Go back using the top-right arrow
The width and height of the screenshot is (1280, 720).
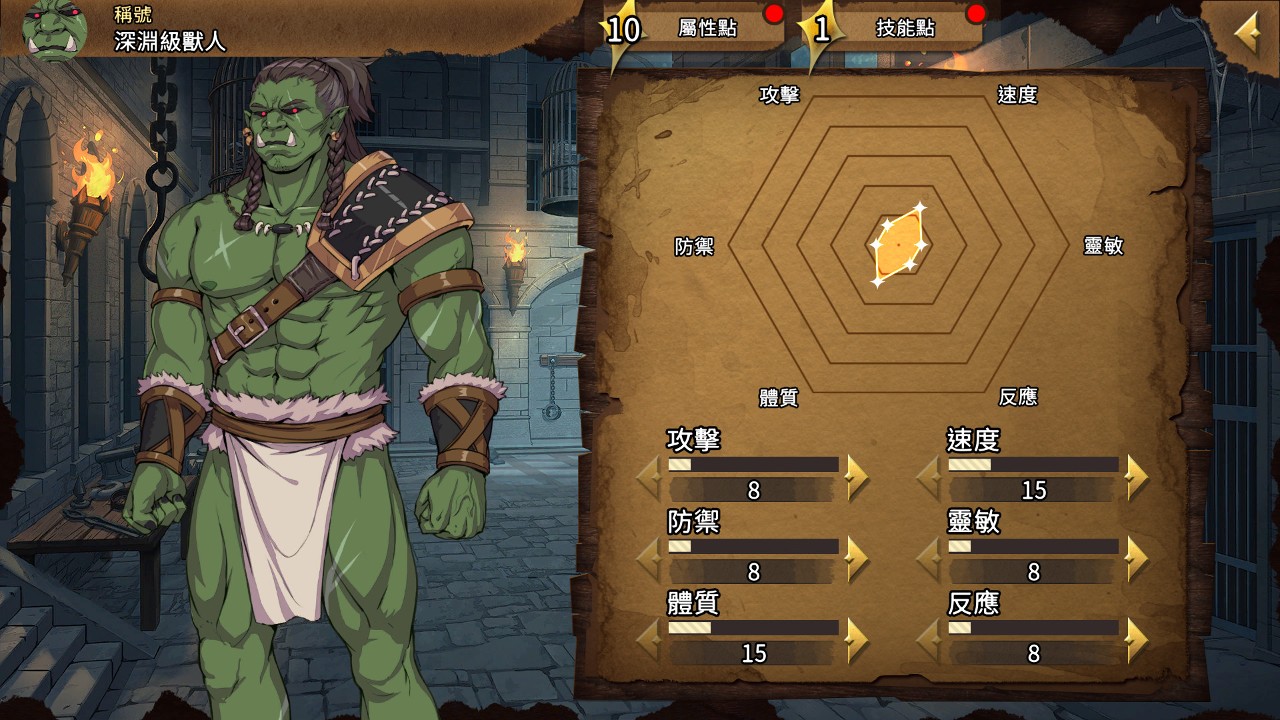(x=1247, y=35)
